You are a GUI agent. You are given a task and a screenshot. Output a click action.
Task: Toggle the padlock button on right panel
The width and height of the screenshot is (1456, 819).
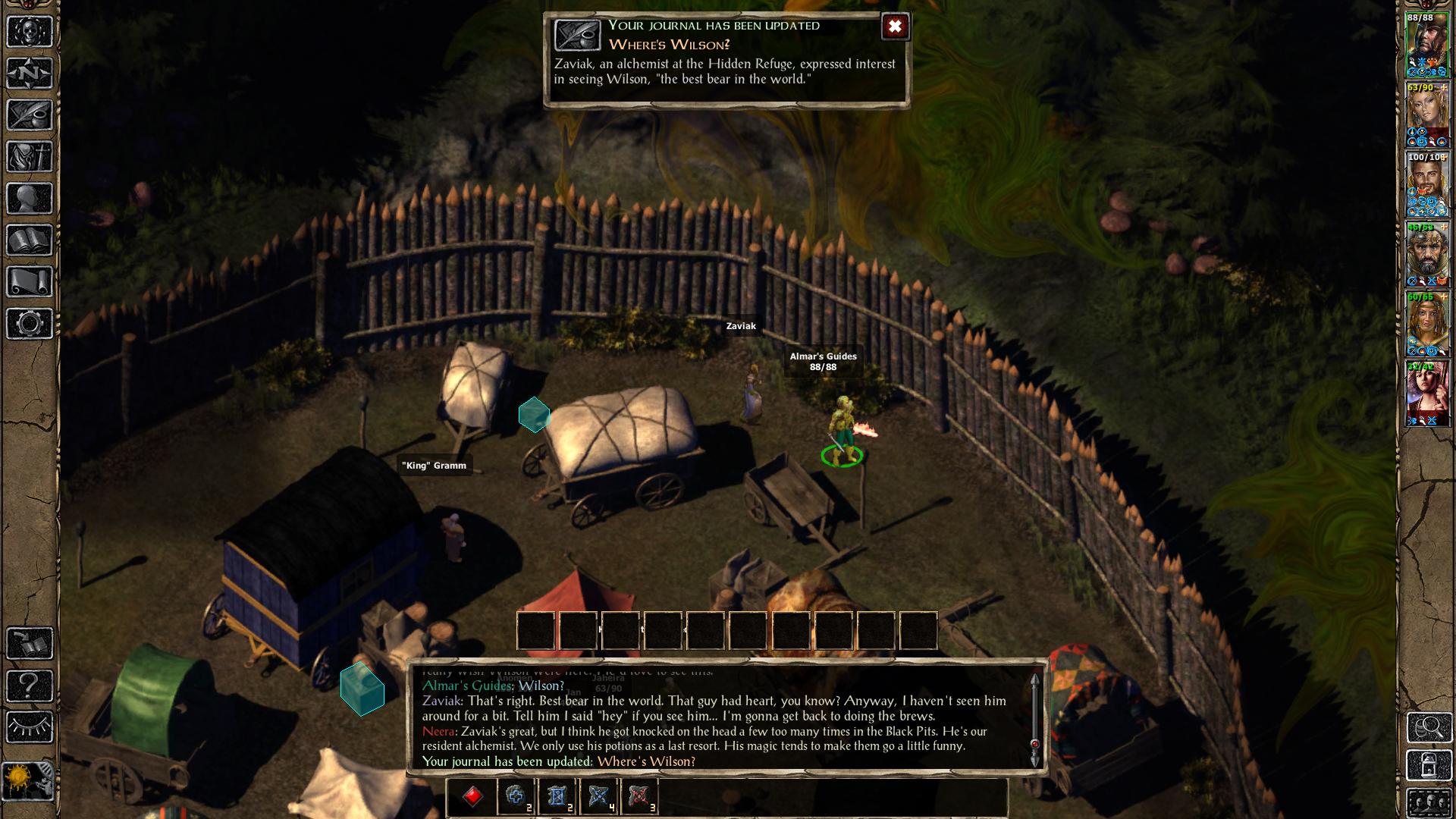coord(1429,766)
